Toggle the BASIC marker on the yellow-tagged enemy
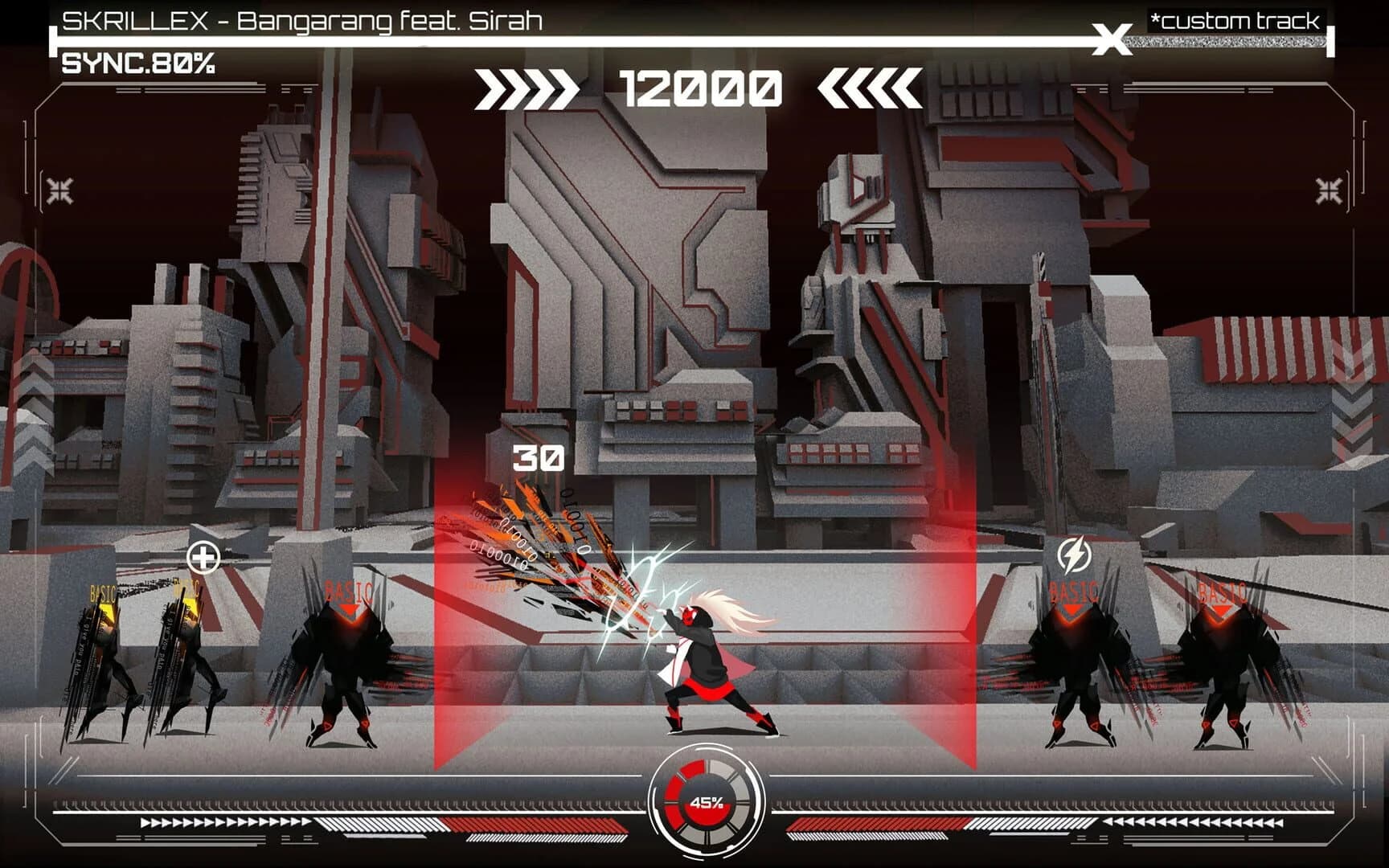1389x868 pixels. point(104,593)
